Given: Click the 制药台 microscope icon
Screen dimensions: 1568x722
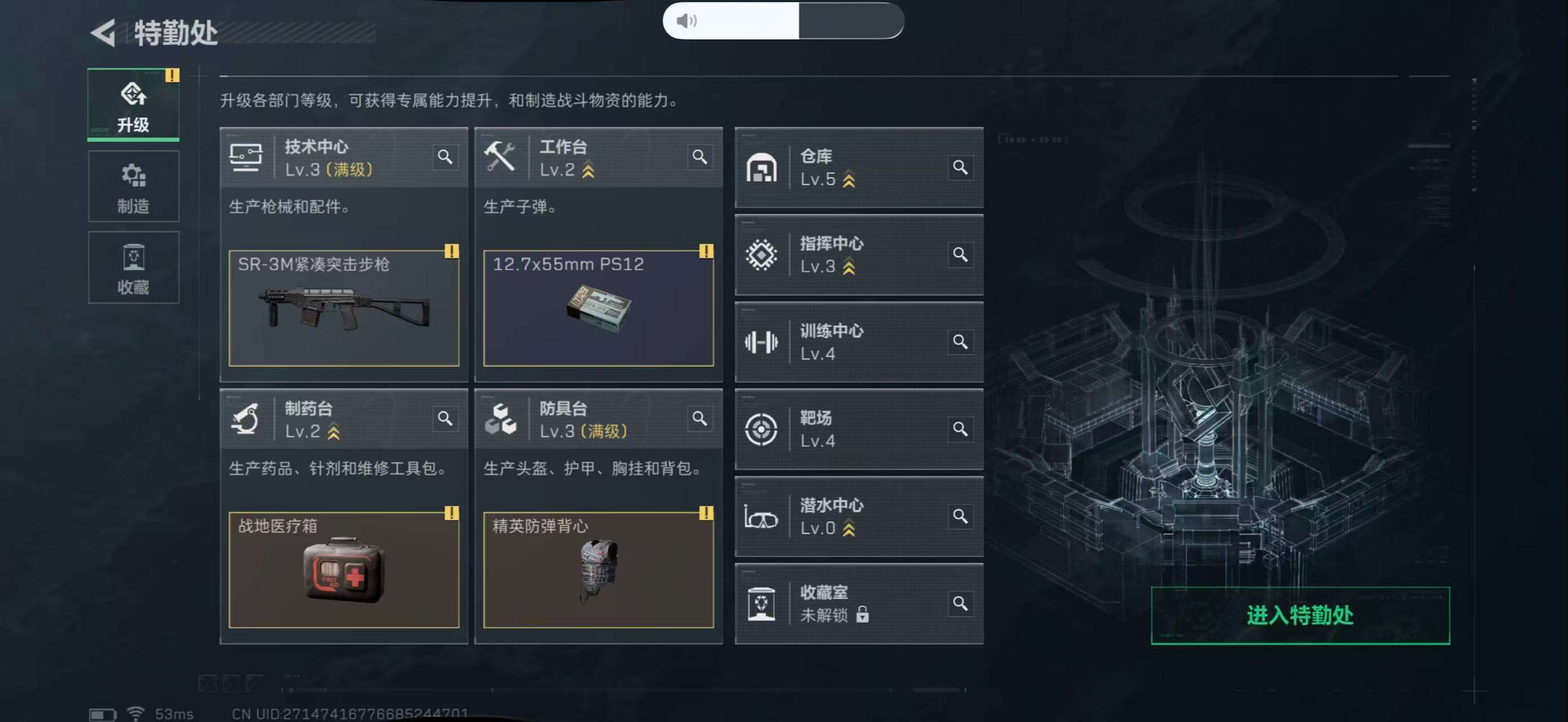Looking at the screenshot, I should 246,419.
